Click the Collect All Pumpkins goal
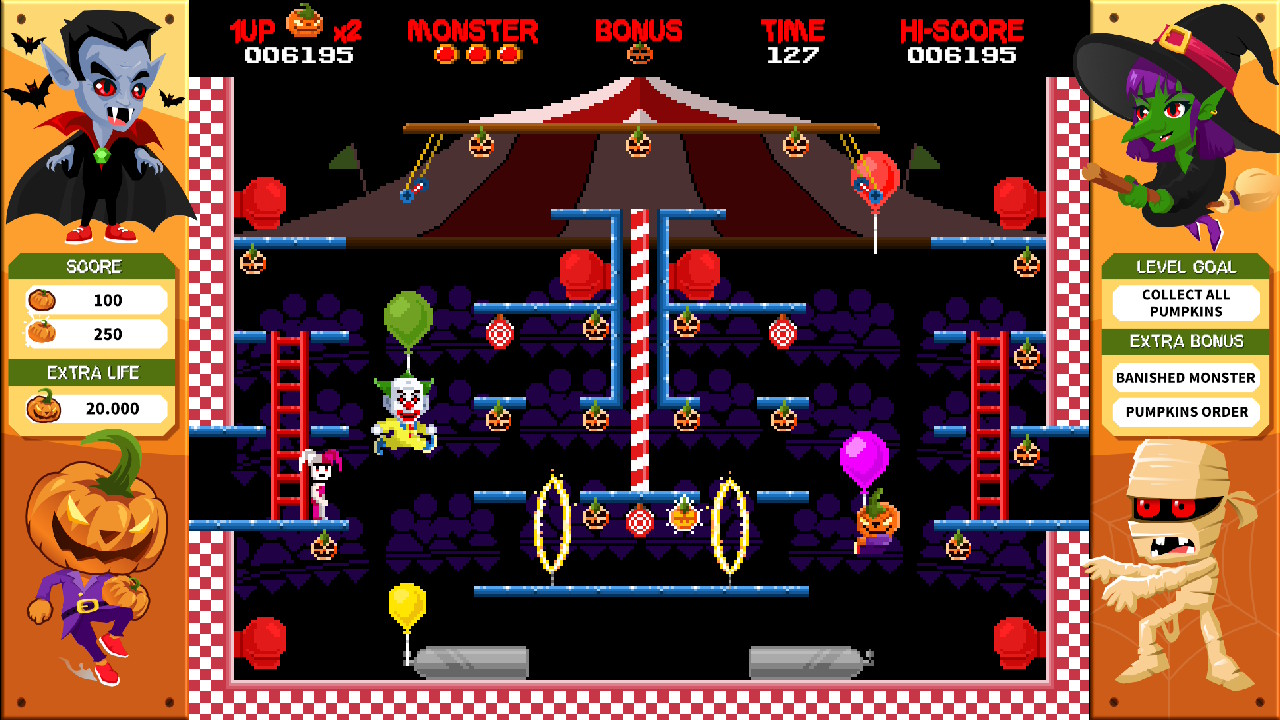This screenshot has height=720, width=1280. click(1185, 302)
